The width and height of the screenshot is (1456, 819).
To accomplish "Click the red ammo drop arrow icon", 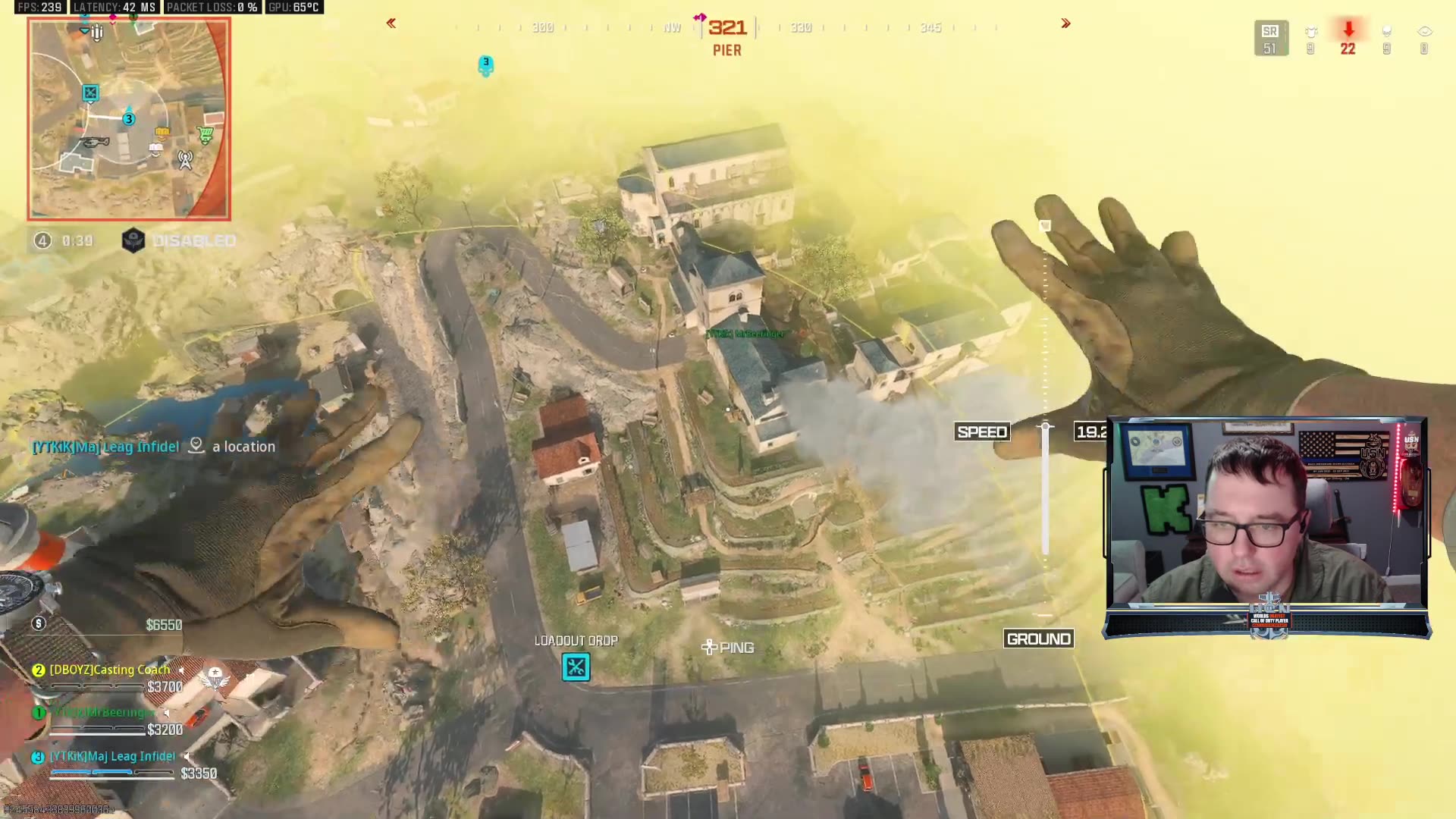I will [x=1348, y=30].
